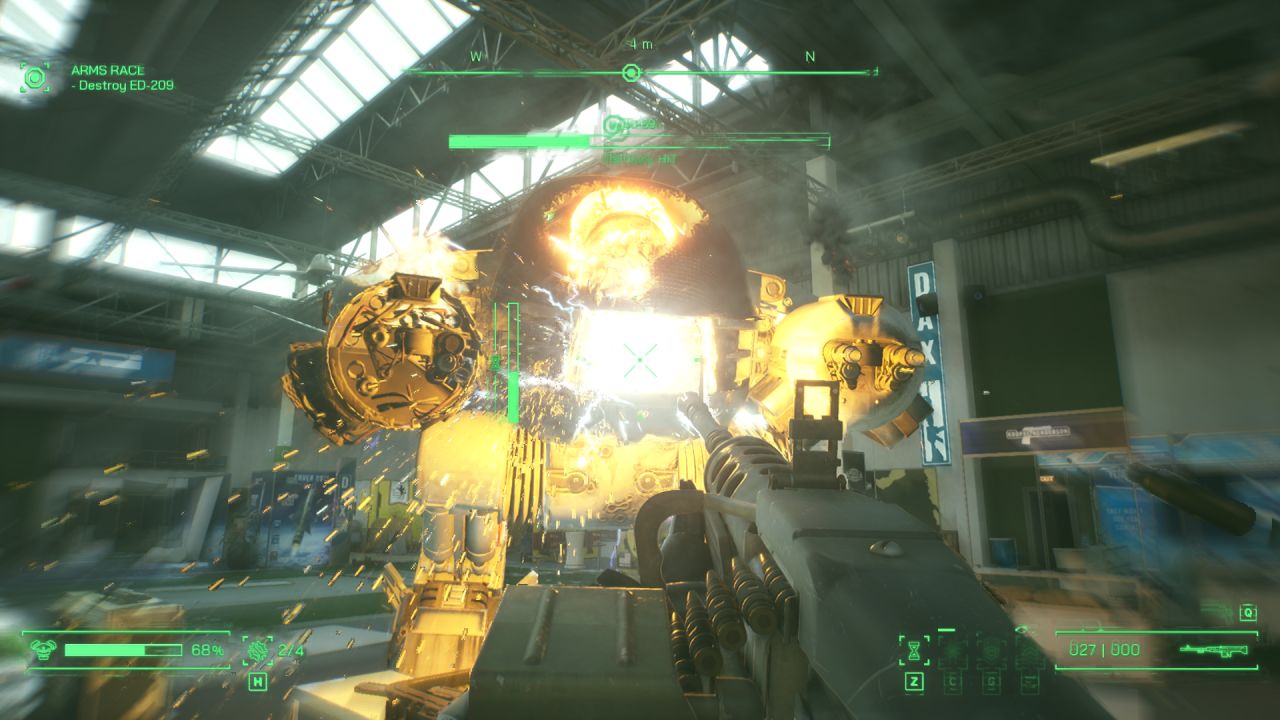This screenshot has width=1280, height=720.
Task: Click the objective target icon beside Arms Race
Action: (x=35, y=77)
